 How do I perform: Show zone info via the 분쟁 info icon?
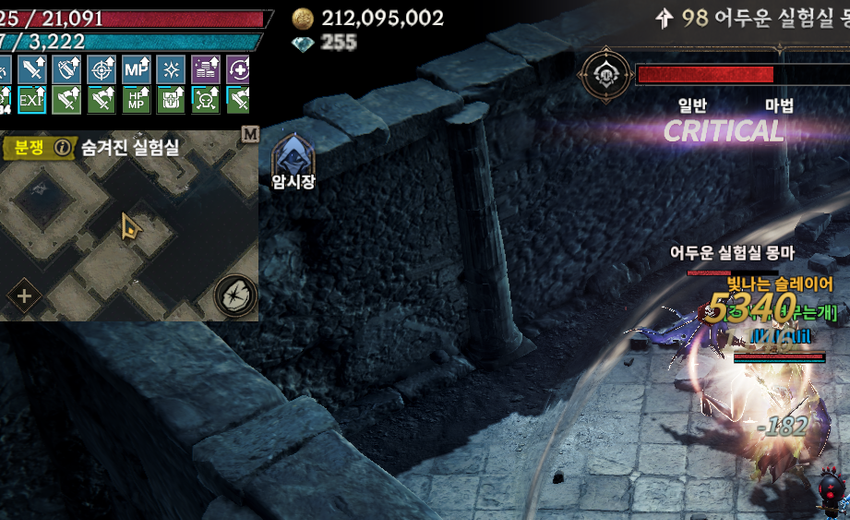coord(62,148)
